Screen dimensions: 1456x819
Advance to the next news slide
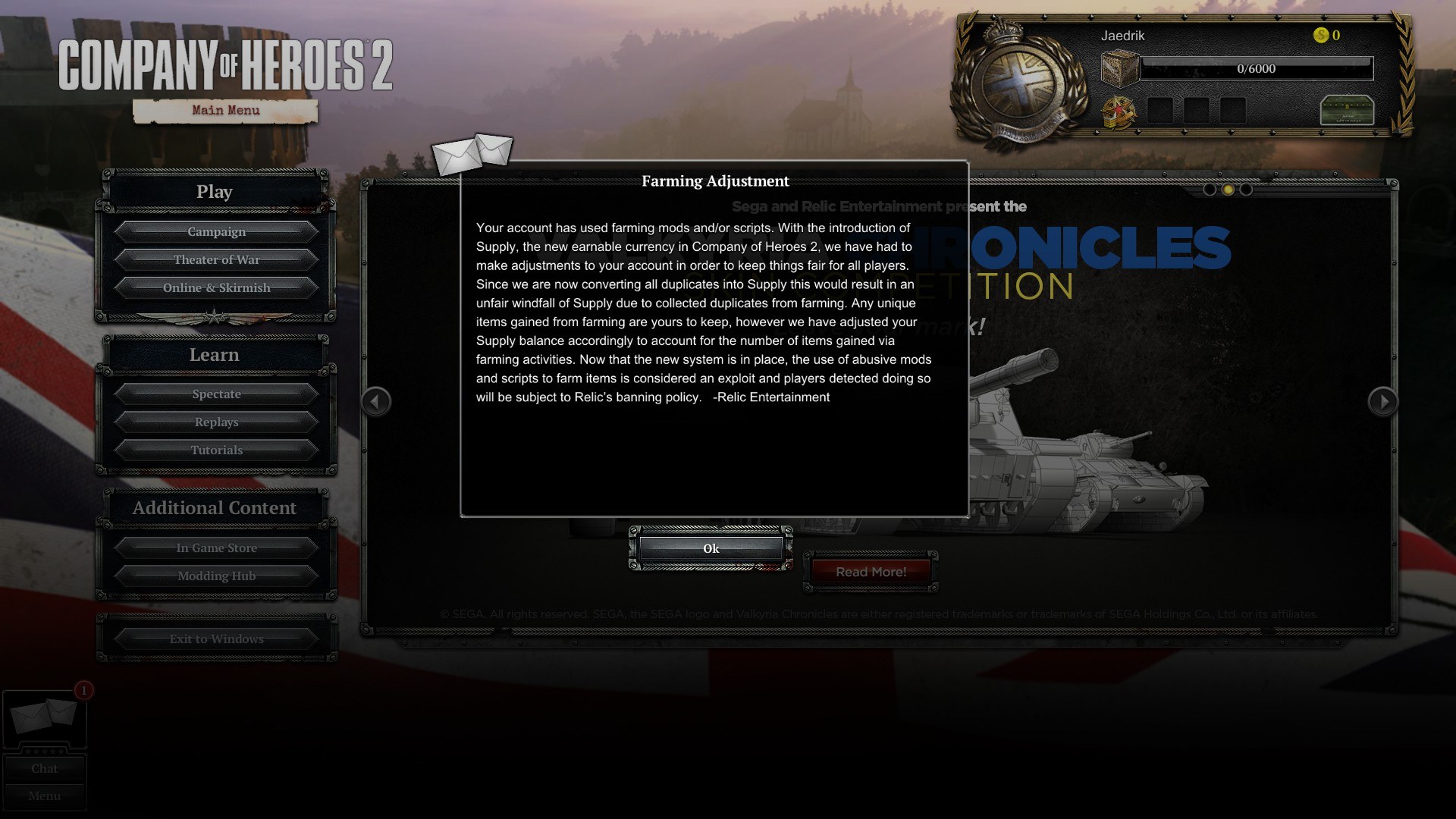tap(1382, 401)
